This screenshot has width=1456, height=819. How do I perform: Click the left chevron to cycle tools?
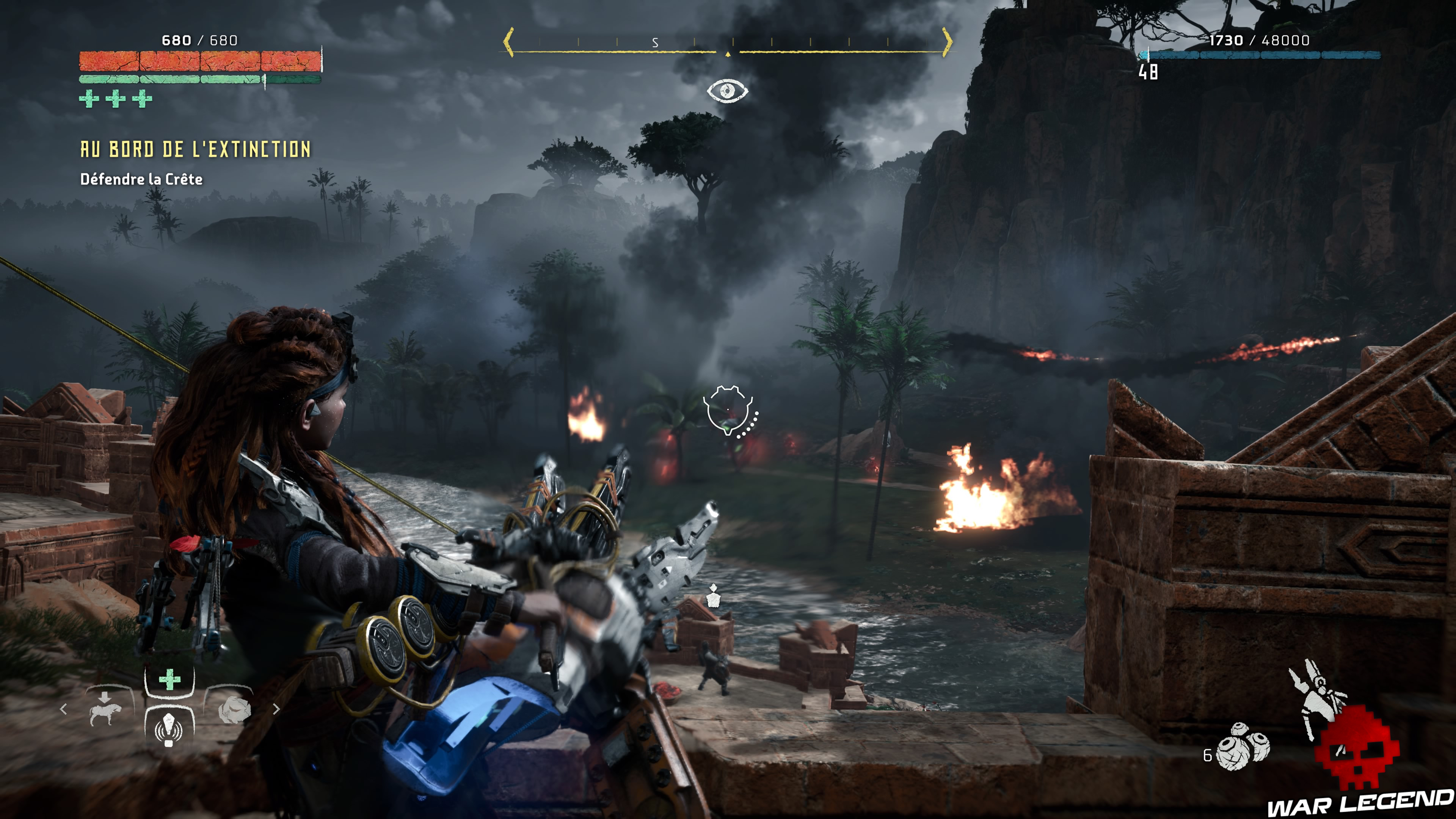64,709
